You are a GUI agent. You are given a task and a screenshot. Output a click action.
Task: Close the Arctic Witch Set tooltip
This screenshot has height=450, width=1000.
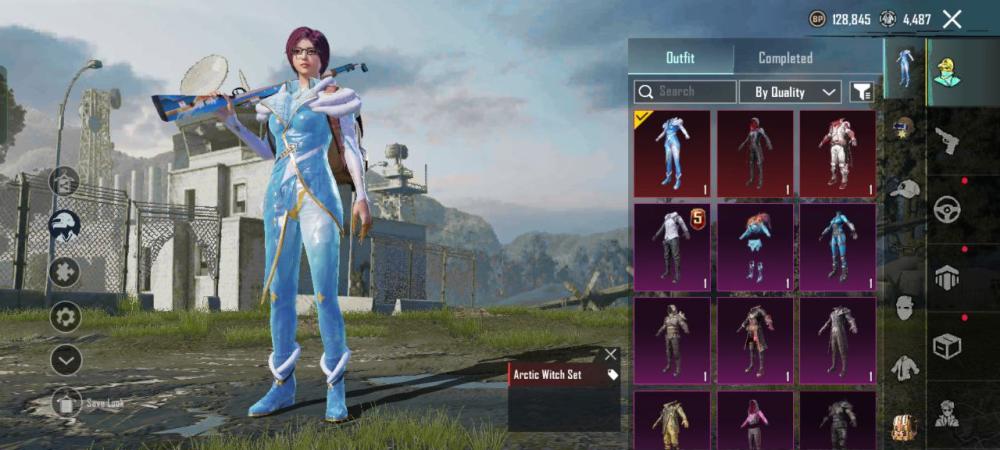[610, 354]
